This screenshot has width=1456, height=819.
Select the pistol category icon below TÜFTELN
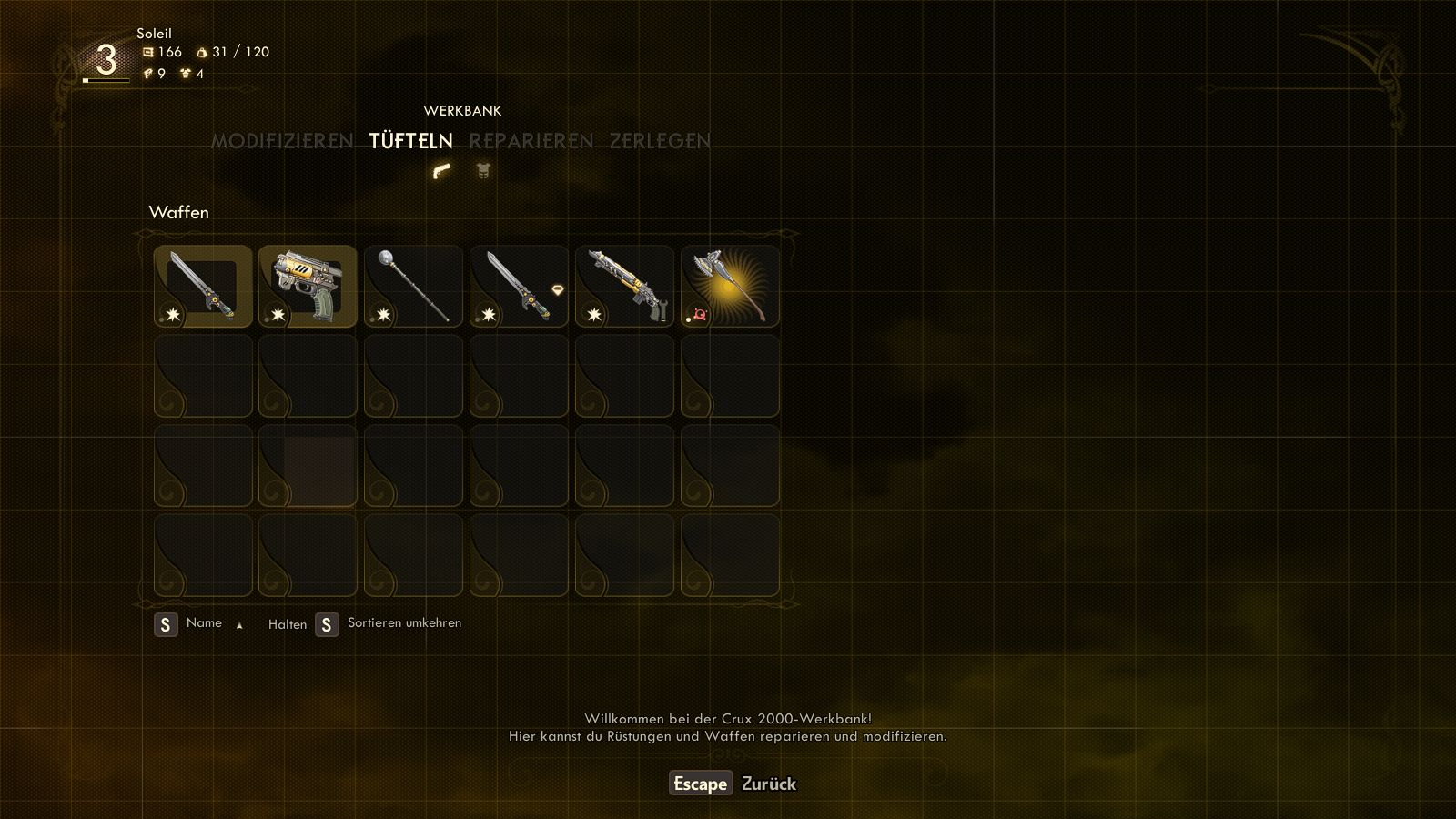coord(440,170)
